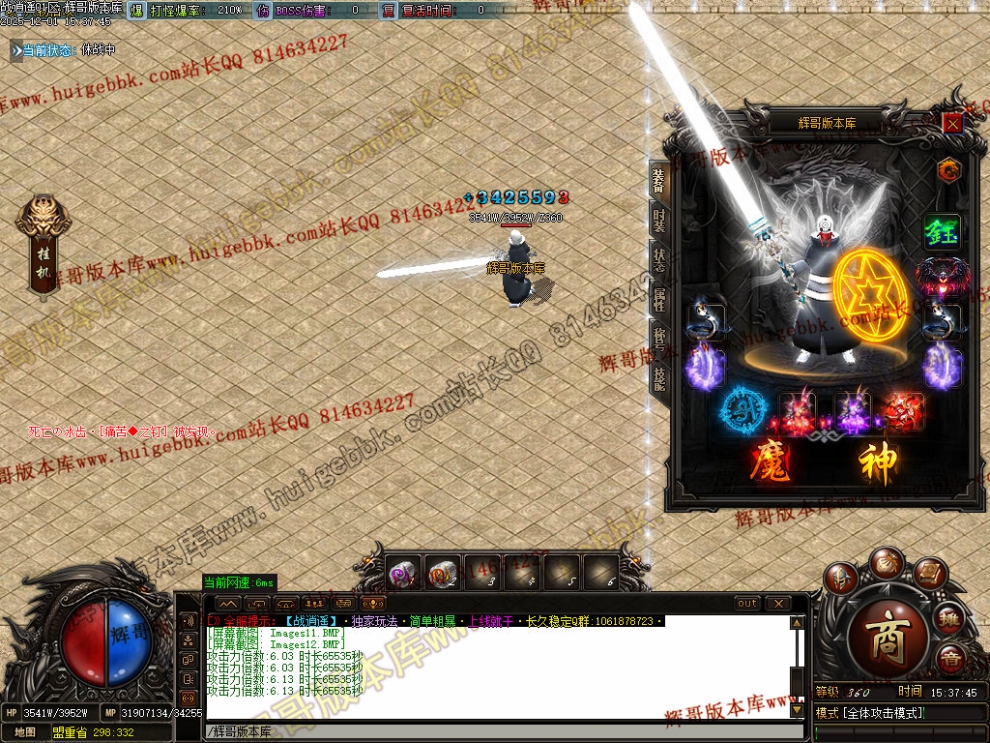Click the 神 god button
The height and width of the screenshot is (743, 990).
(877, 464)
